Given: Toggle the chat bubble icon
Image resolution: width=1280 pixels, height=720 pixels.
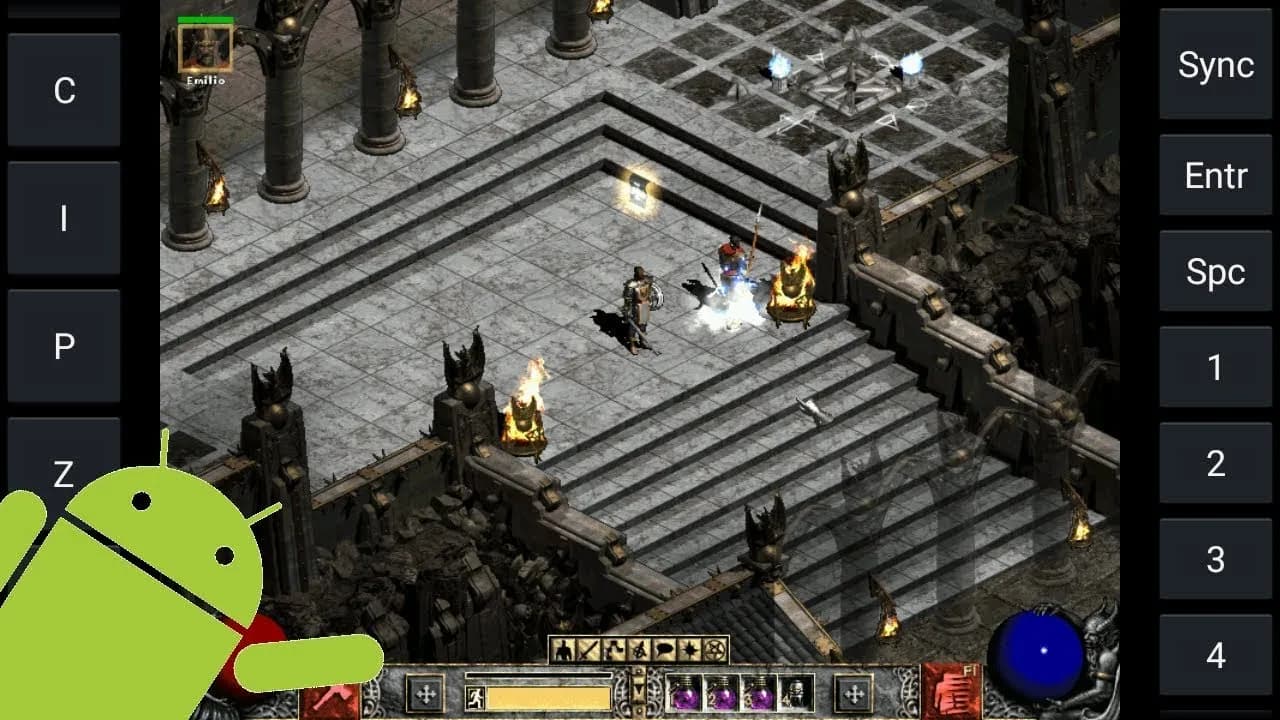Looking at the screenshot, I should click(662, 649).
